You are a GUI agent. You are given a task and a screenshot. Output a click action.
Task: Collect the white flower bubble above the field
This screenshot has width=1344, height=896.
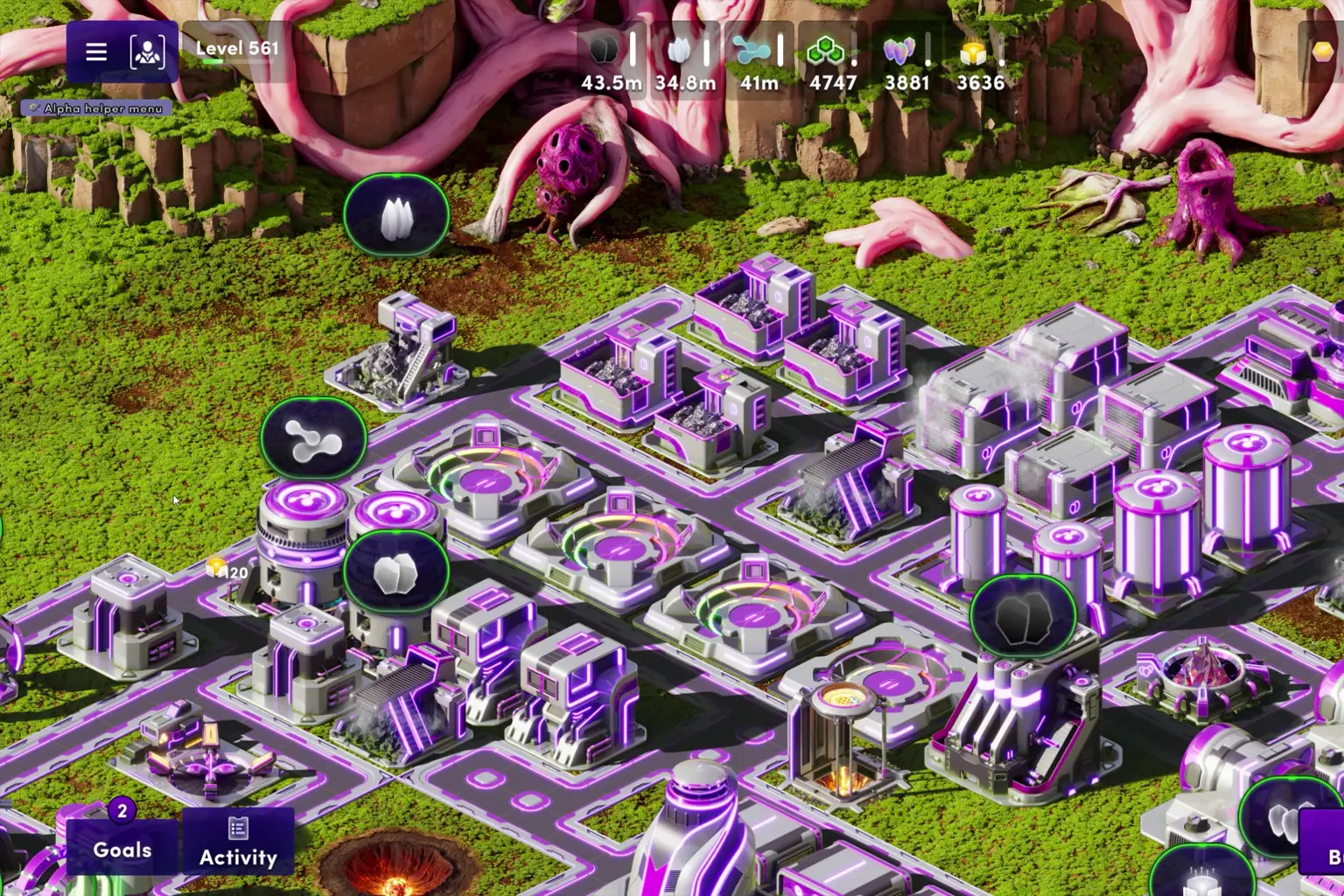pos(397,216)
